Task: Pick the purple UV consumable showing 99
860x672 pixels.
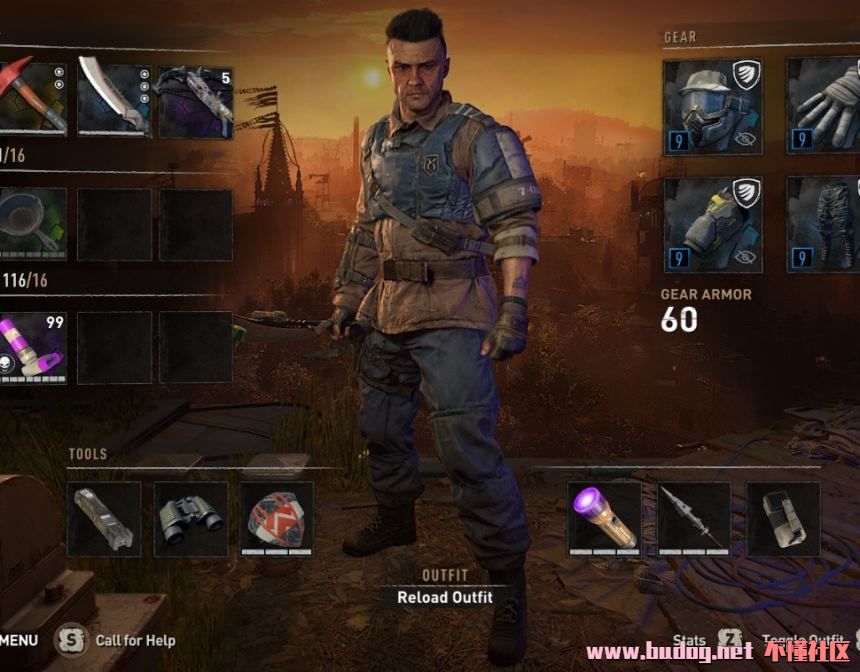Action: click(32, 347)
